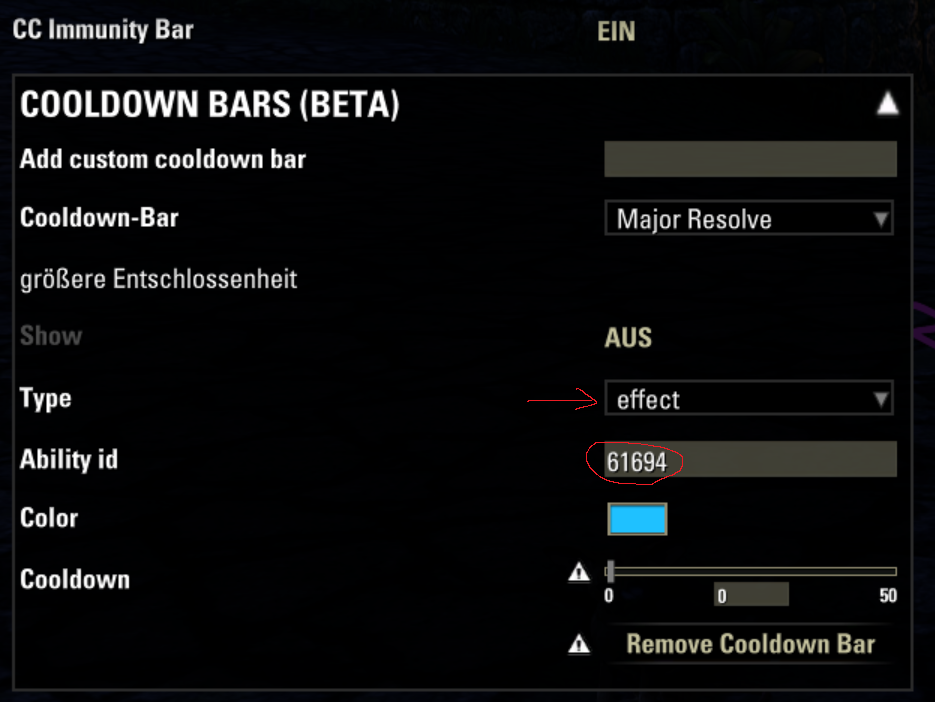The width and height of the screenshot is (935, 702).
Task: Remove the current cooldown bar
Action: [750, 644]
